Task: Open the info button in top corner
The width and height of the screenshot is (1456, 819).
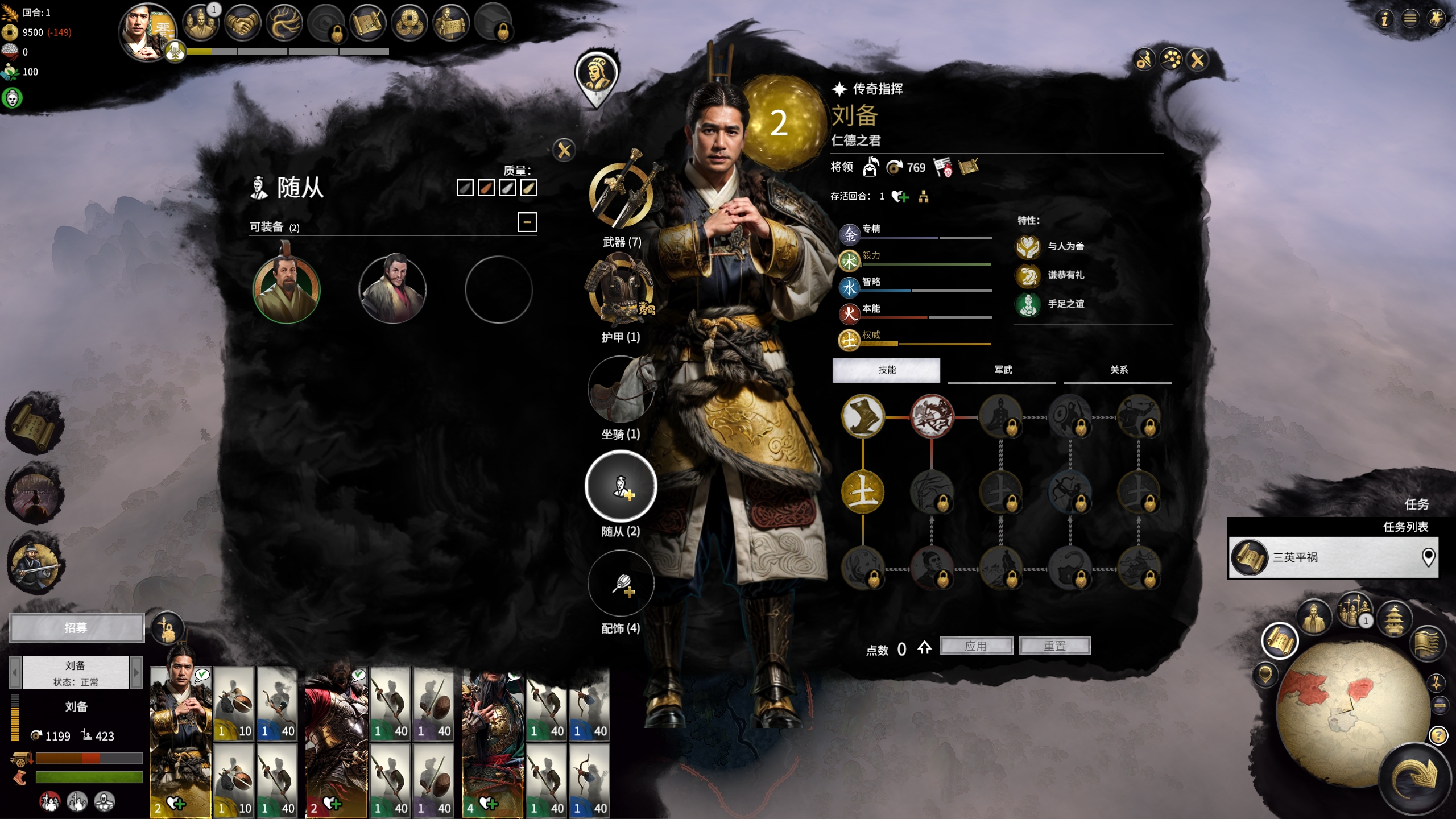Action: coord(1384,19)
